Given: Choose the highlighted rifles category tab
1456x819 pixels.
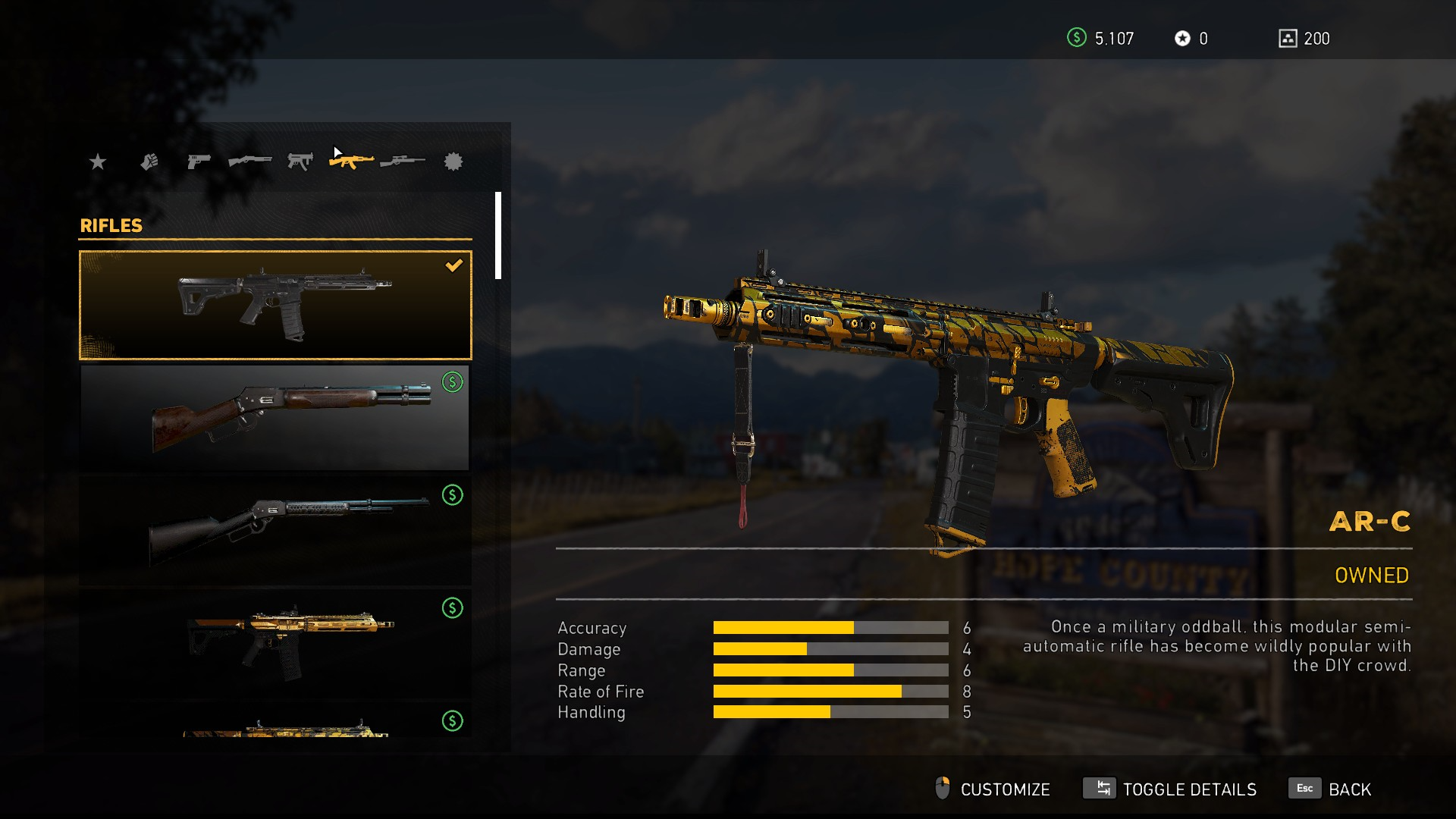Looking at the screenshot, I should (x=351, y=161).
